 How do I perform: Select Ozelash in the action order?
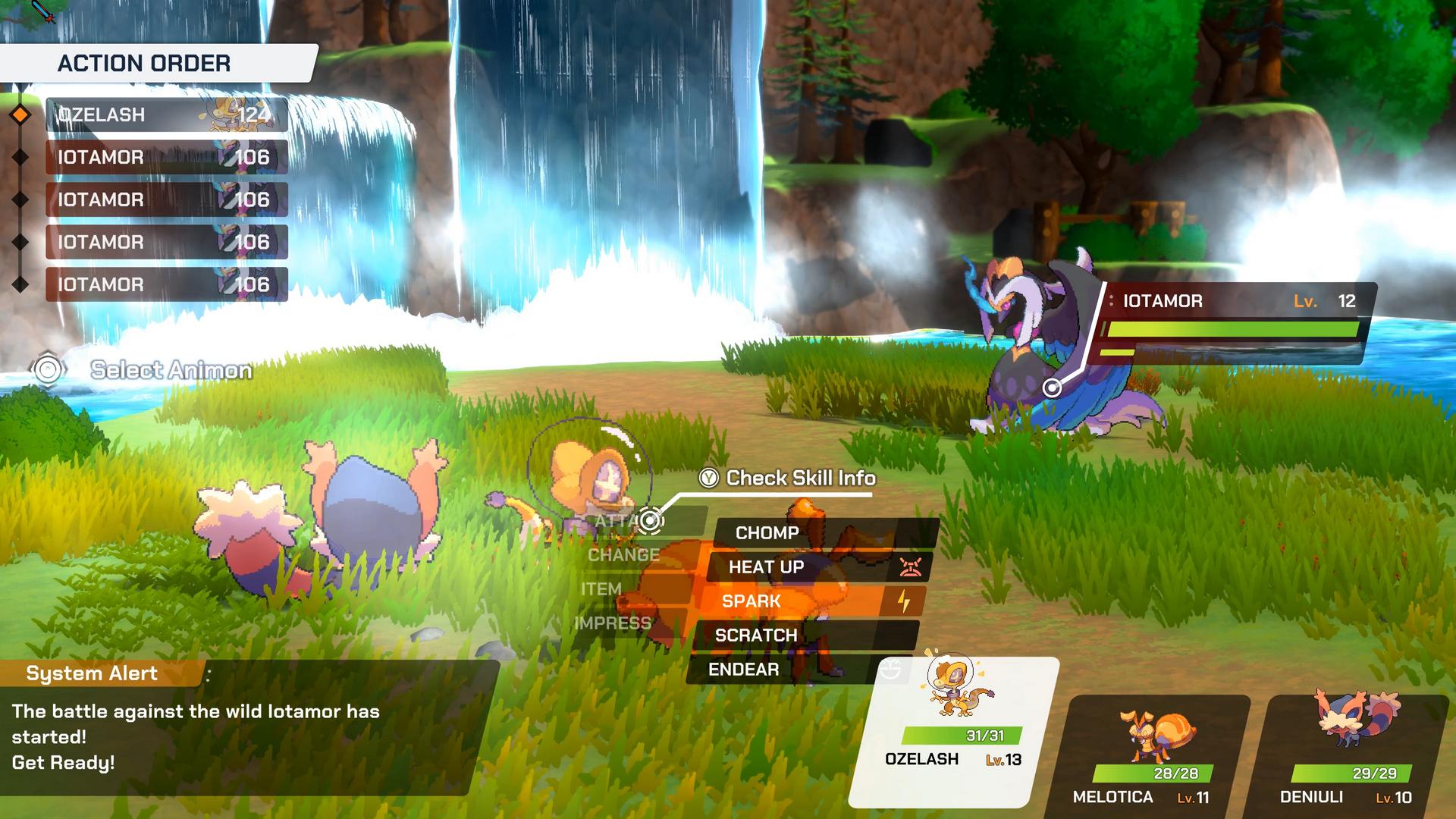[166, 115]
